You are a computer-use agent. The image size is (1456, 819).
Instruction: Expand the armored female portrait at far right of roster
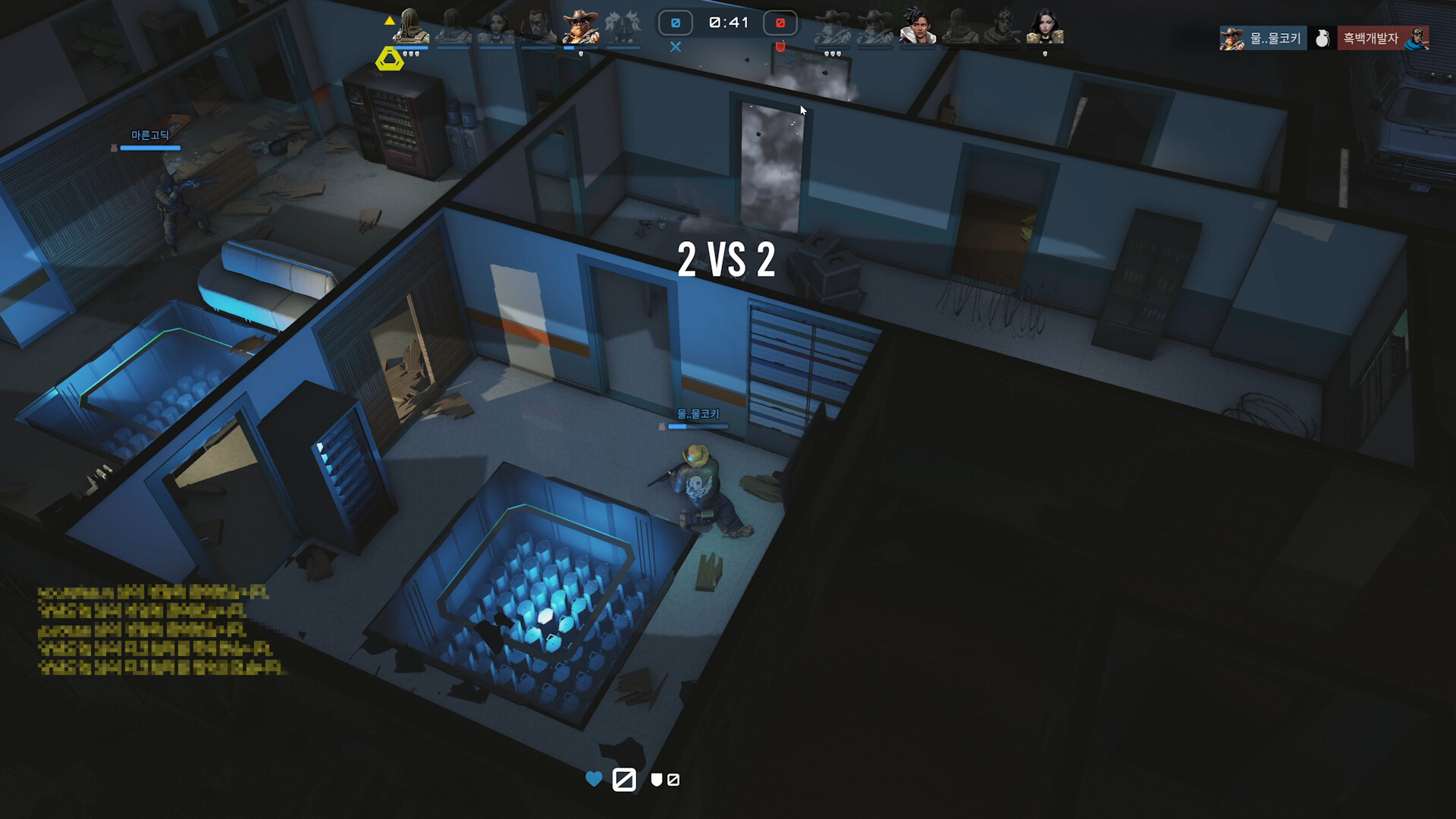[x=1046, y=24]
